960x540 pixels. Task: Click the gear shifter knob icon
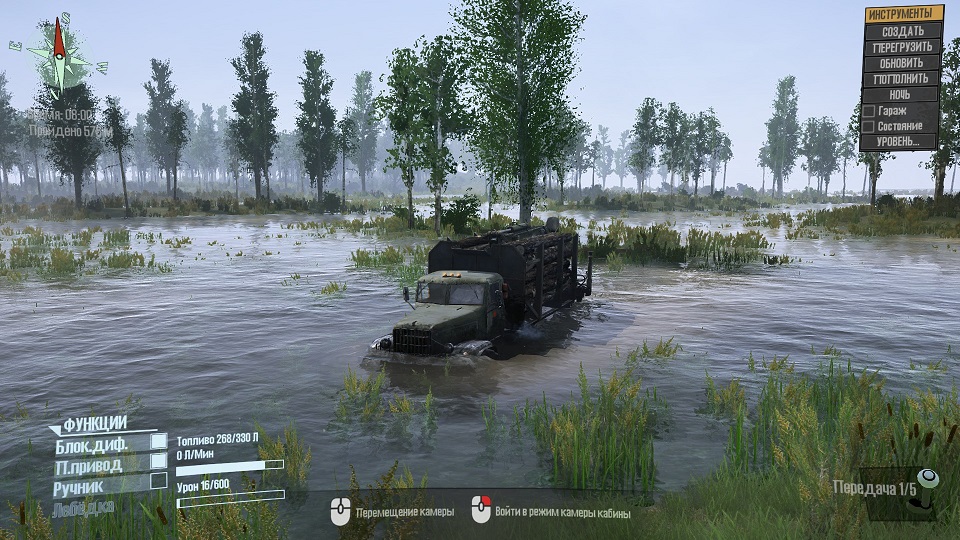pos(928,481)
